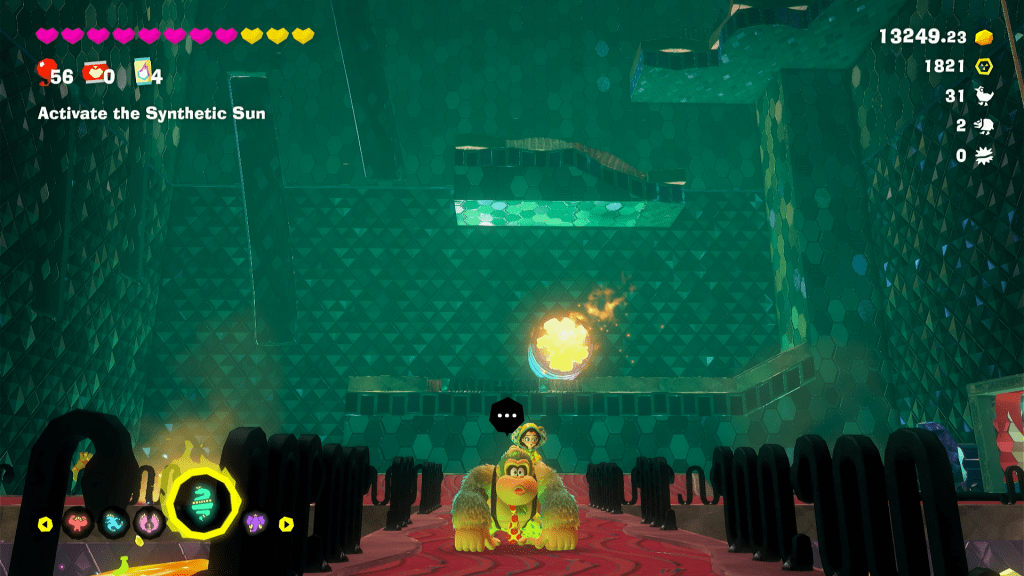Select the yellow drink carton item icon

point(143,72)
